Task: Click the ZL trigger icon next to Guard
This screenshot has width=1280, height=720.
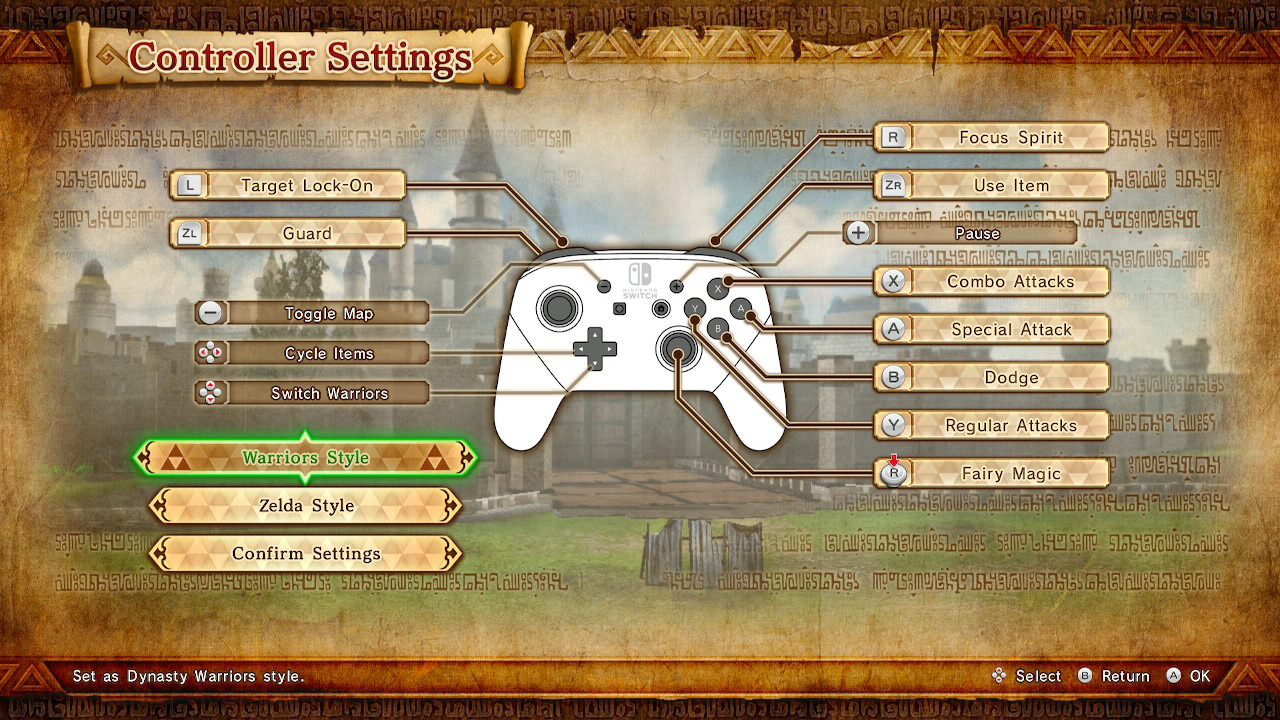Action: [189, 233]
